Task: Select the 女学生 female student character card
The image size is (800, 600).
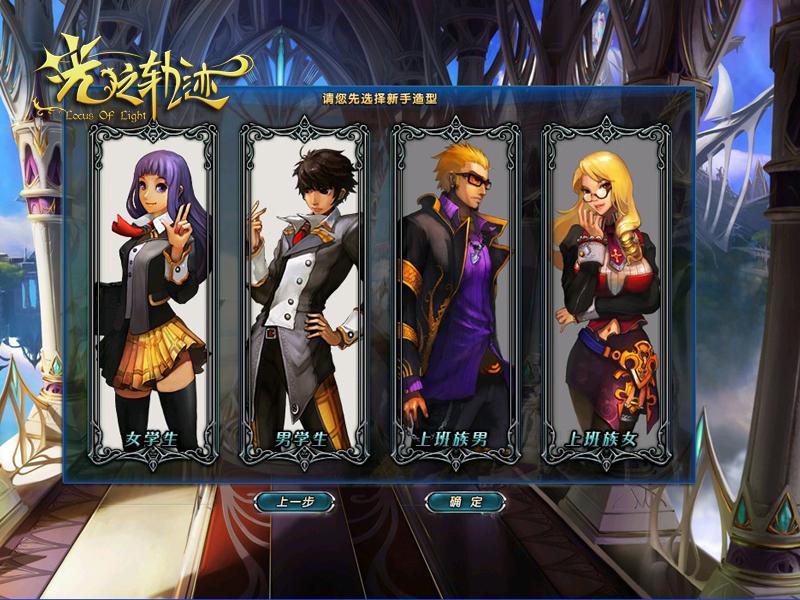Action: [x=153, y=295]
